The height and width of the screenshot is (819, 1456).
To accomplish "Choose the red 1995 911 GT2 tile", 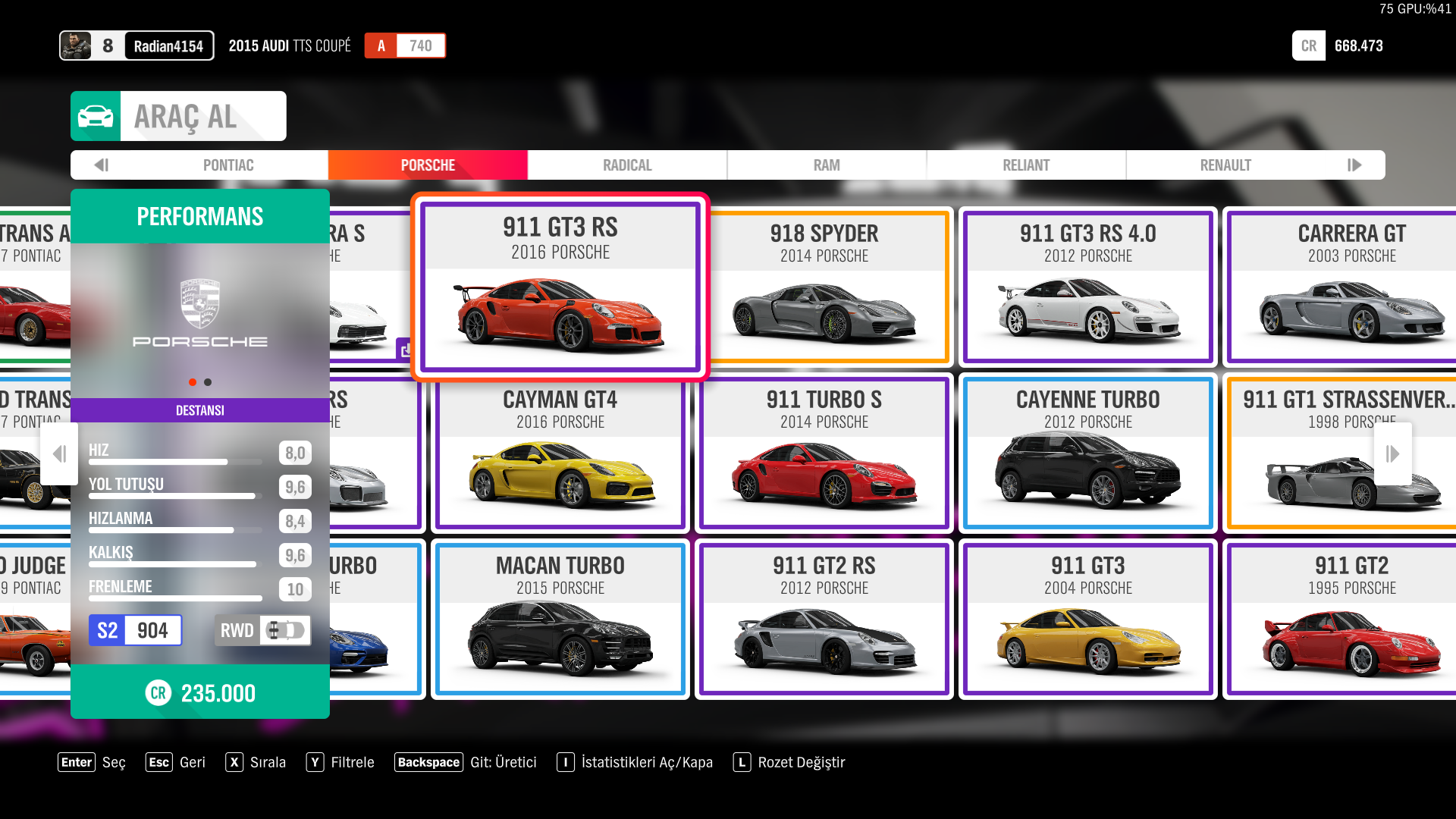I will [1351, 619].
